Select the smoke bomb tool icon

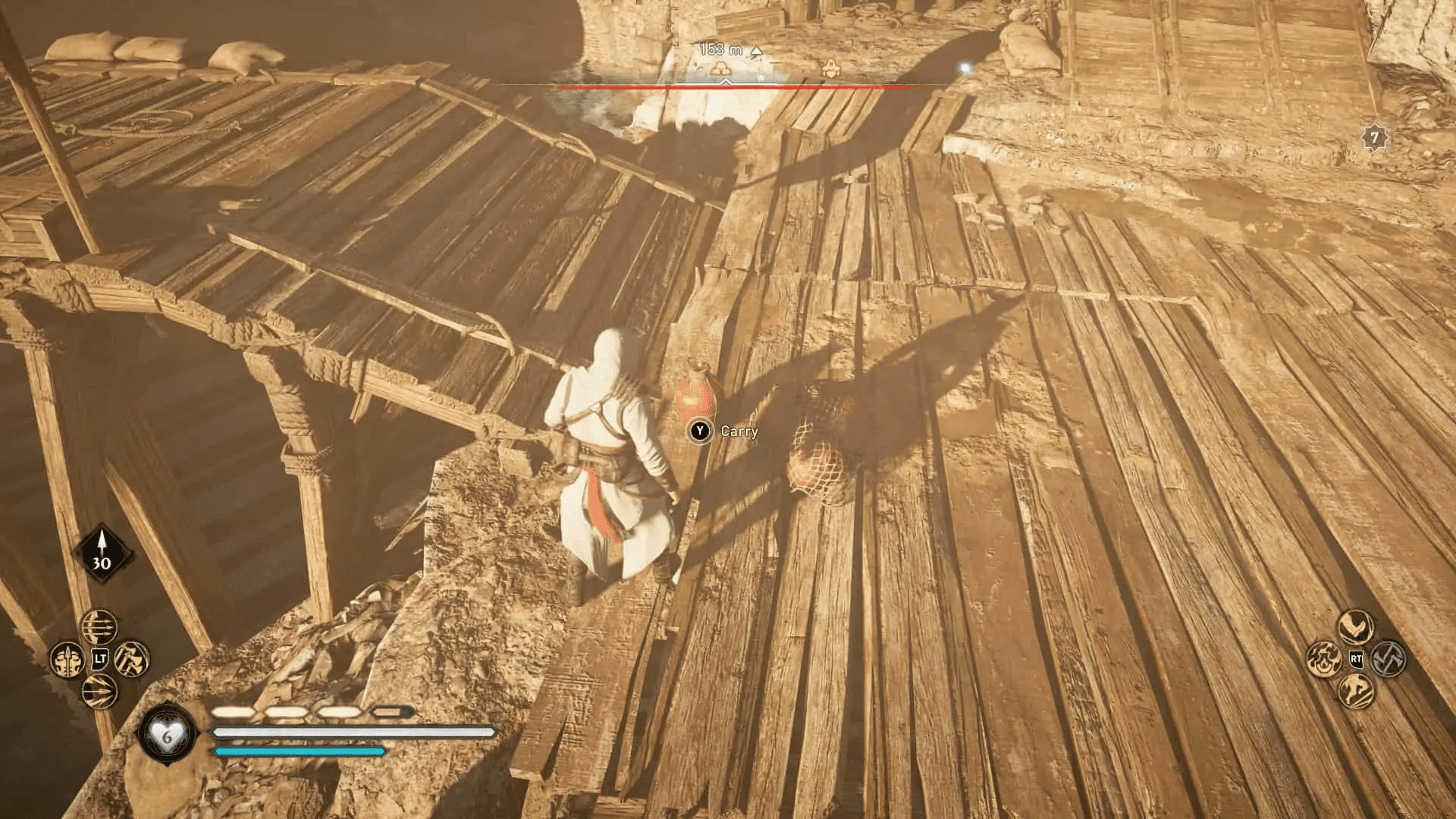click(99, 692)
